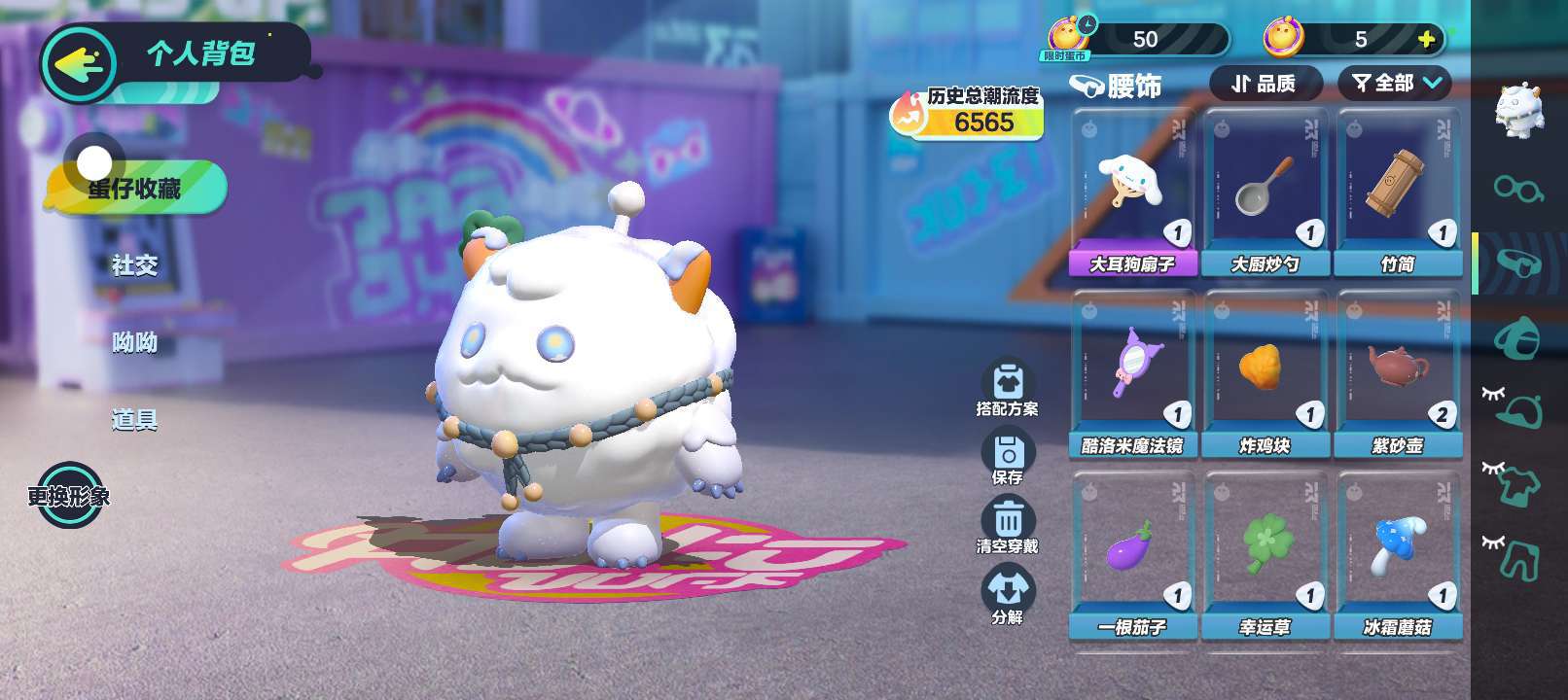Switch to the glasses accessory tab
Screen dimensions: 1568x700
pyautogui.click(x=1518, y=187)
